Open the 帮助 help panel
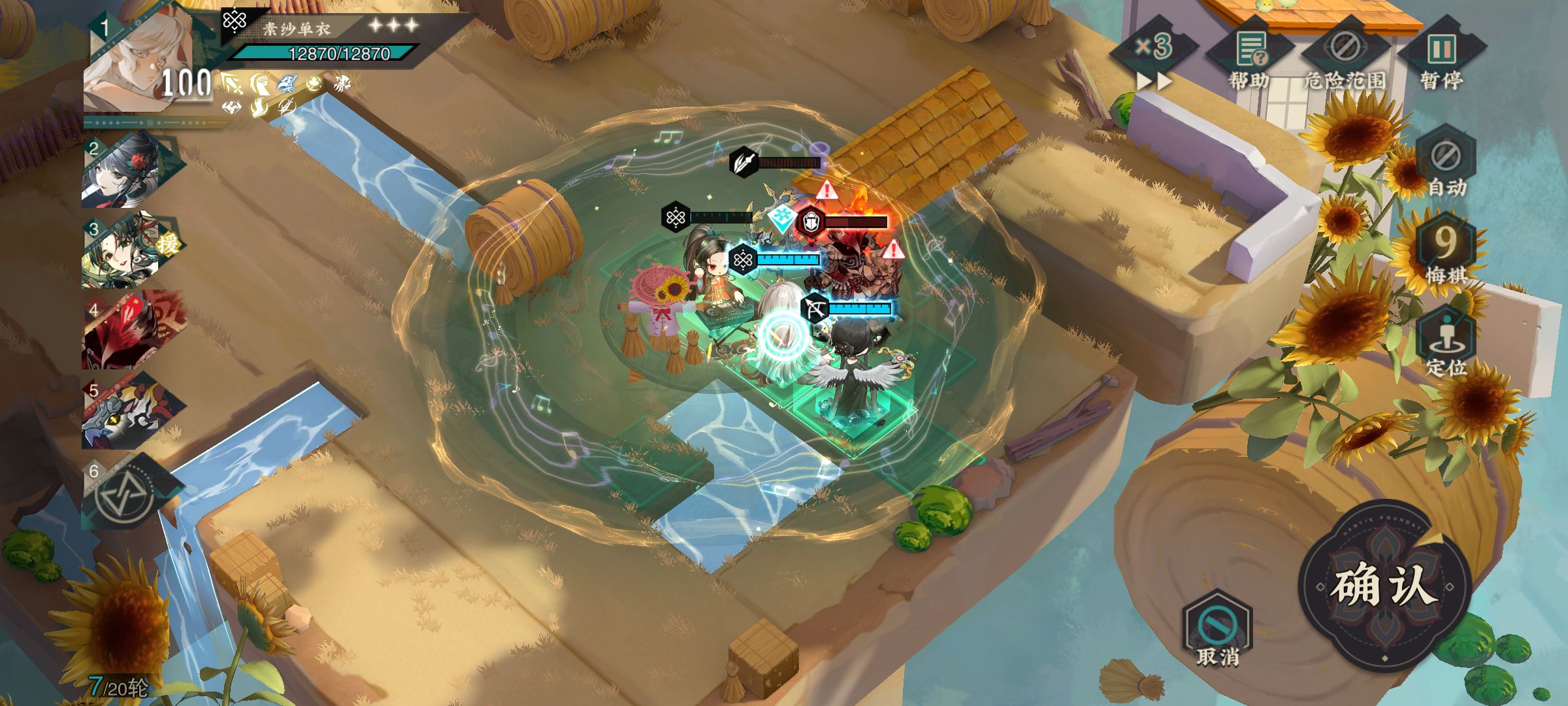The image size is (1568, 706). (x=1249, y=59)
